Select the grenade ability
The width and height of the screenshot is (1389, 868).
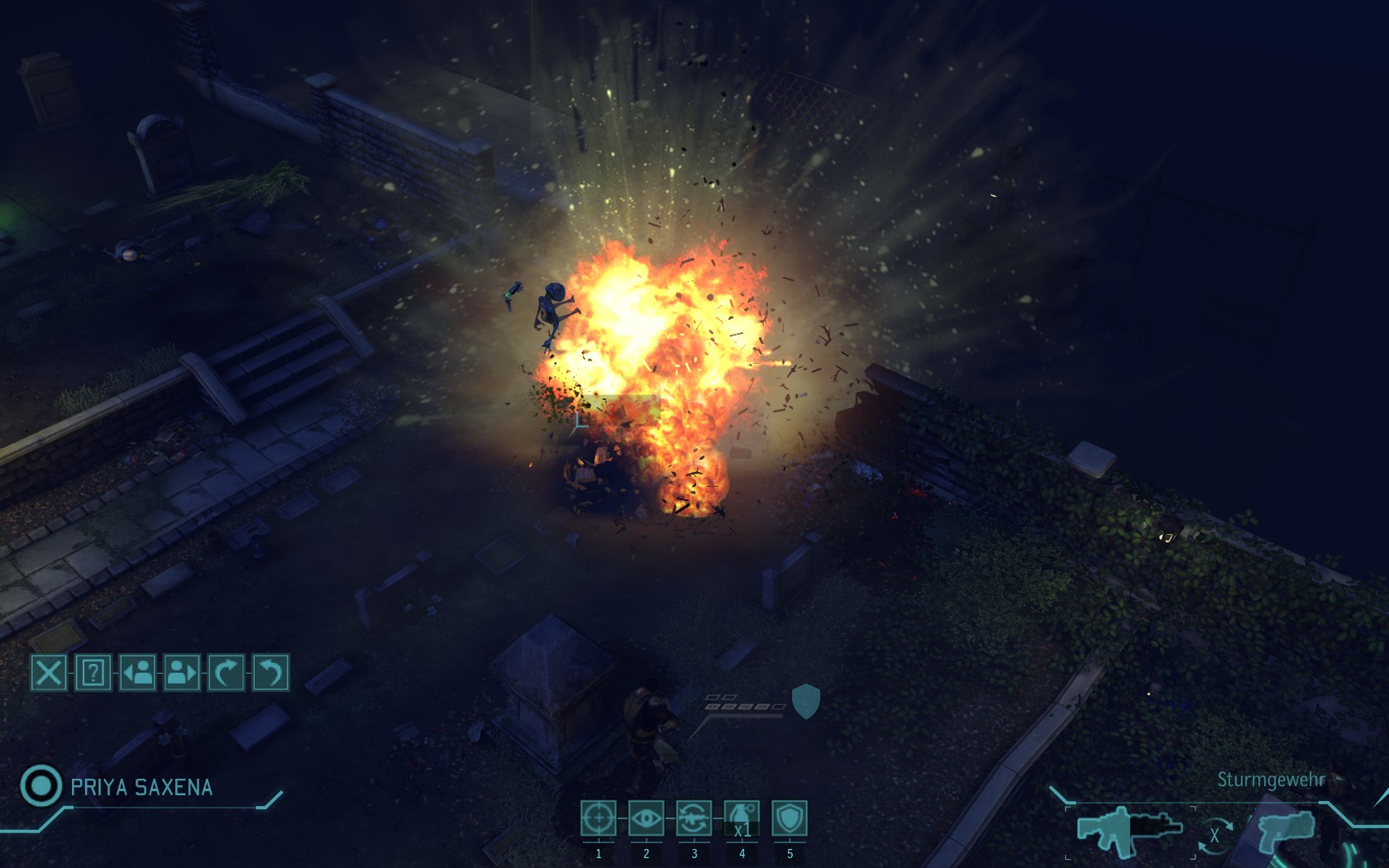tap(742, 818)
